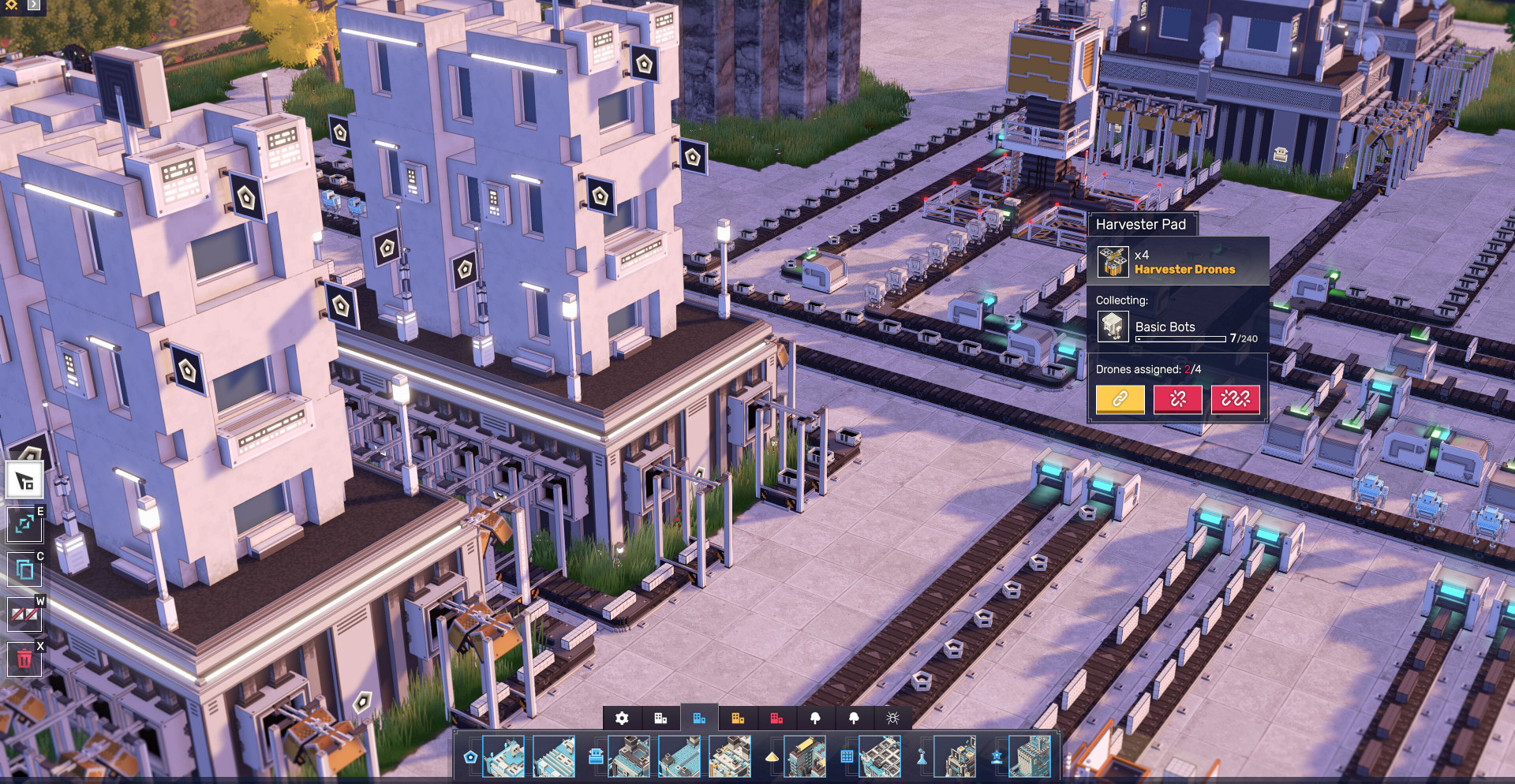Choose the building beside the flask icon
Viewport: 1515px width, 784px height.
tap(955, 756)
